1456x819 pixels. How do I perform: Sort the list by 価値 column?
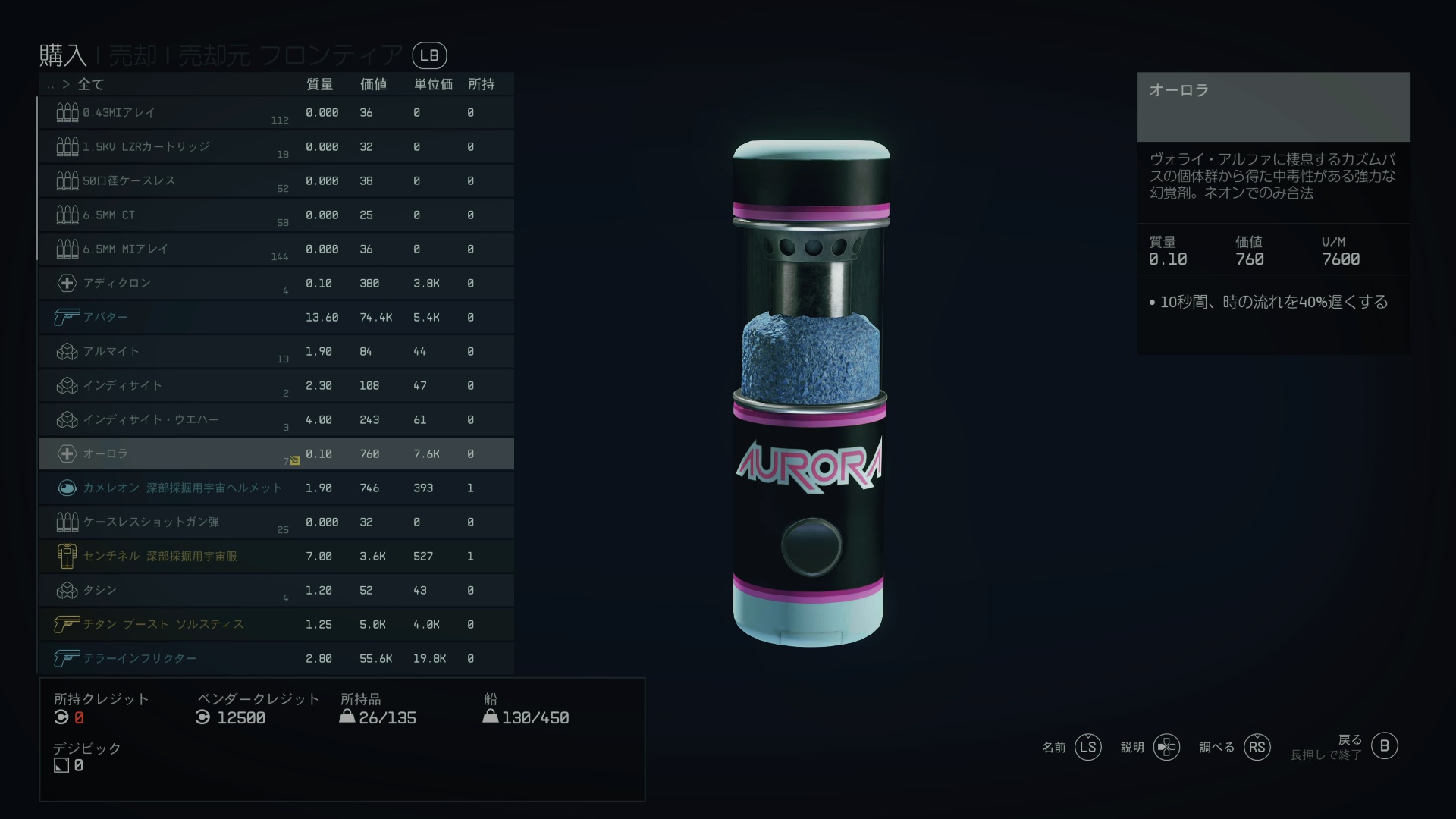tap(373, 84)
